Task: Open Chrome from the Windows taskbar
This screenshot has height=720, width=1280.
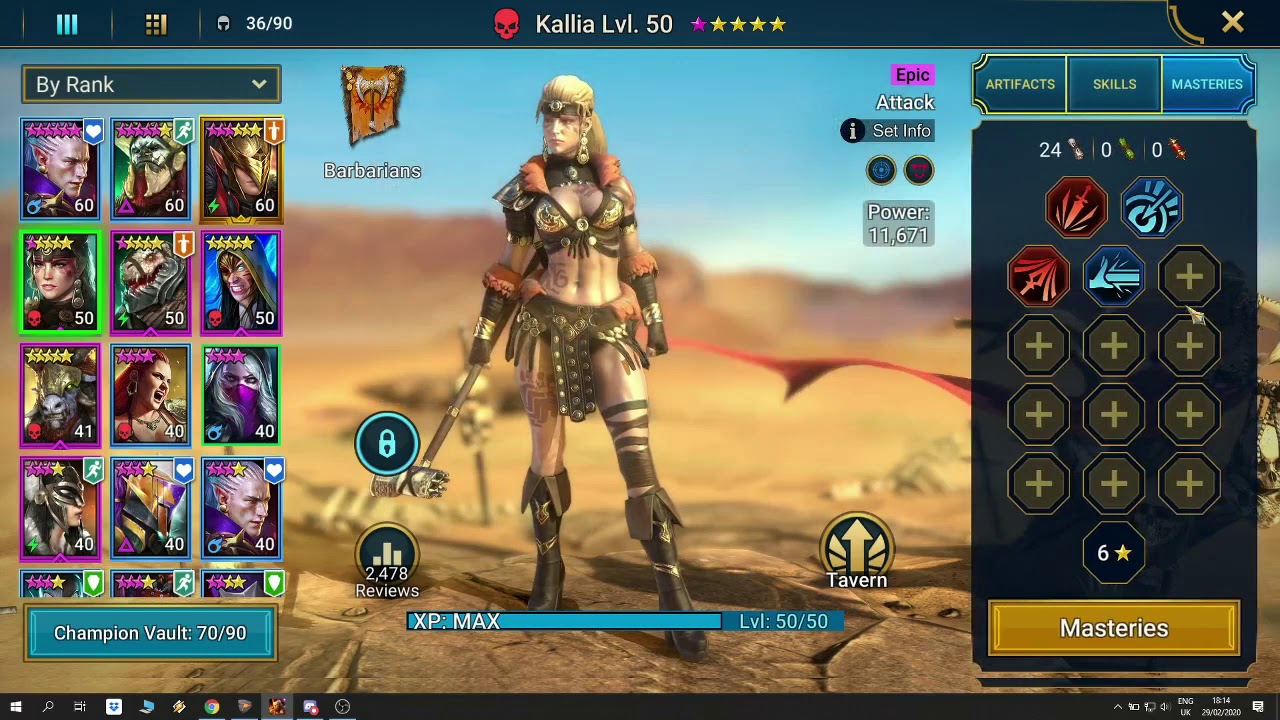Action: click(212, 707)
